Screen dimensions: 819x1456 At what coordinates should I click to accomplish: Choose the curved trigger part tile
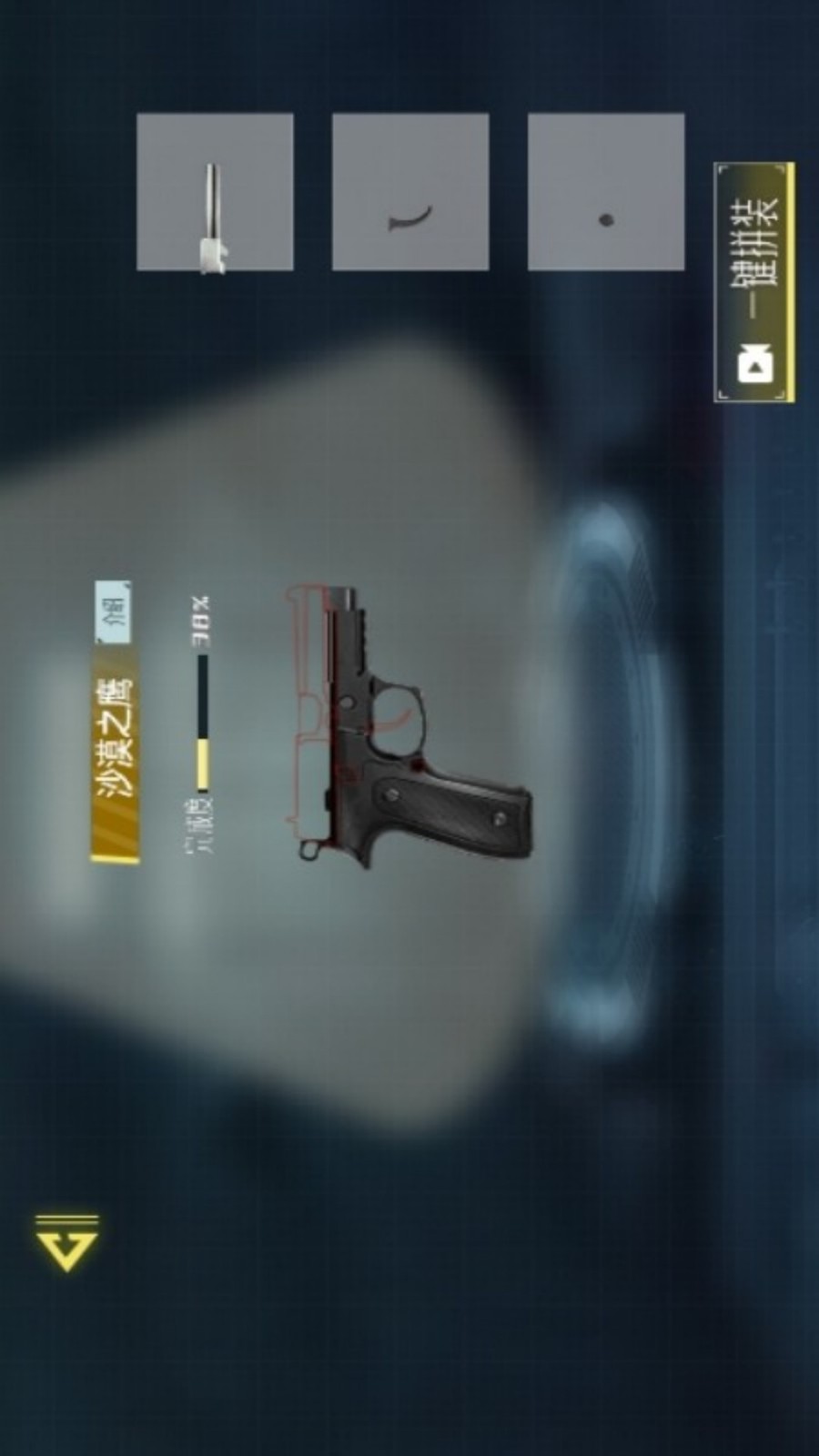410,192
